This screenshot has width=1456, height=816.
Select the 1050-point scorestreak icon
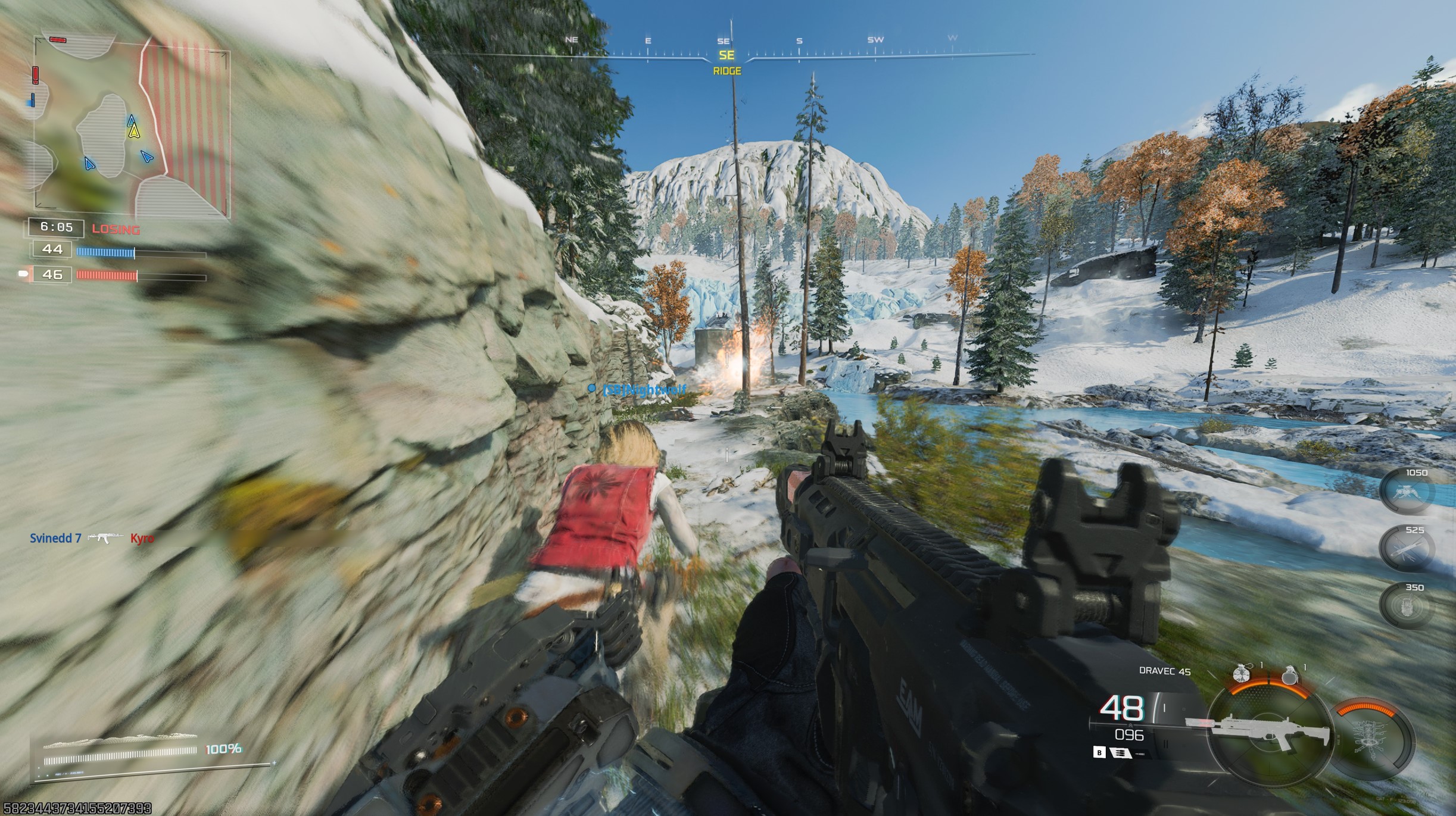click(1407, 492)
